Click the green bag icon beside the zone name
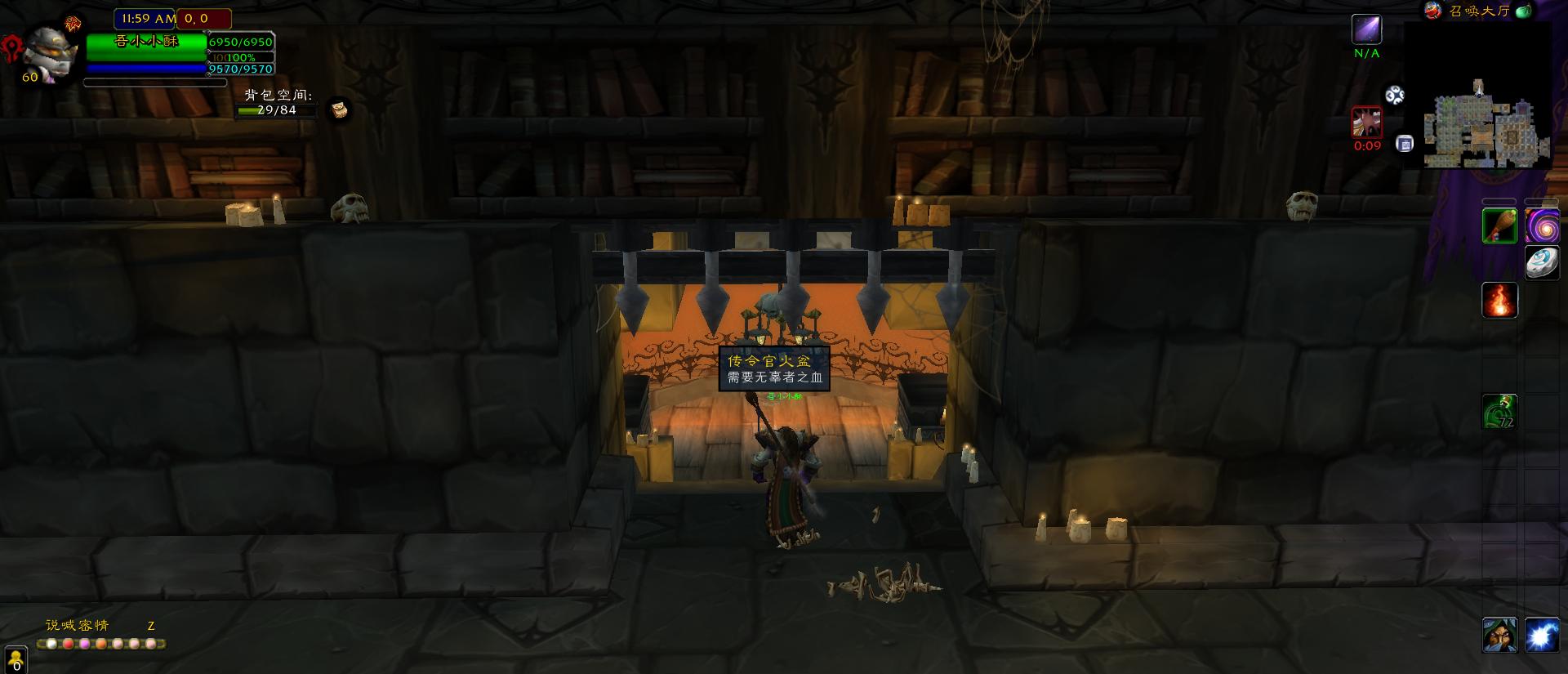 (x=1523, y=11)
